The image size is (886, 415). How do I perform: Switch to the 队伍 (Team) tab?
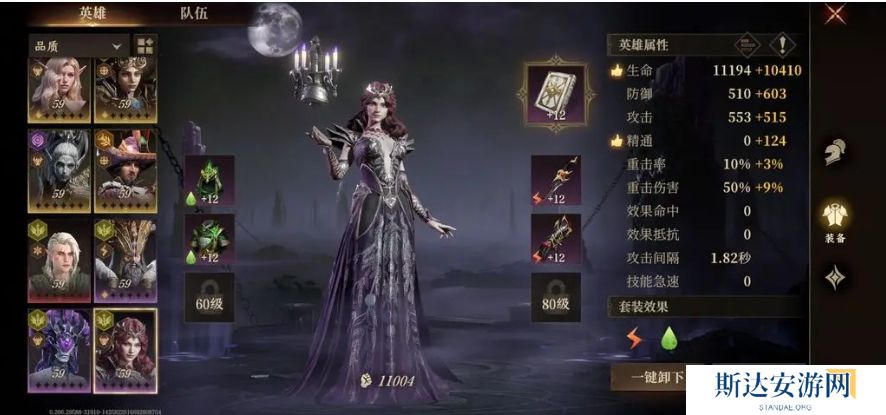[194, 14]
